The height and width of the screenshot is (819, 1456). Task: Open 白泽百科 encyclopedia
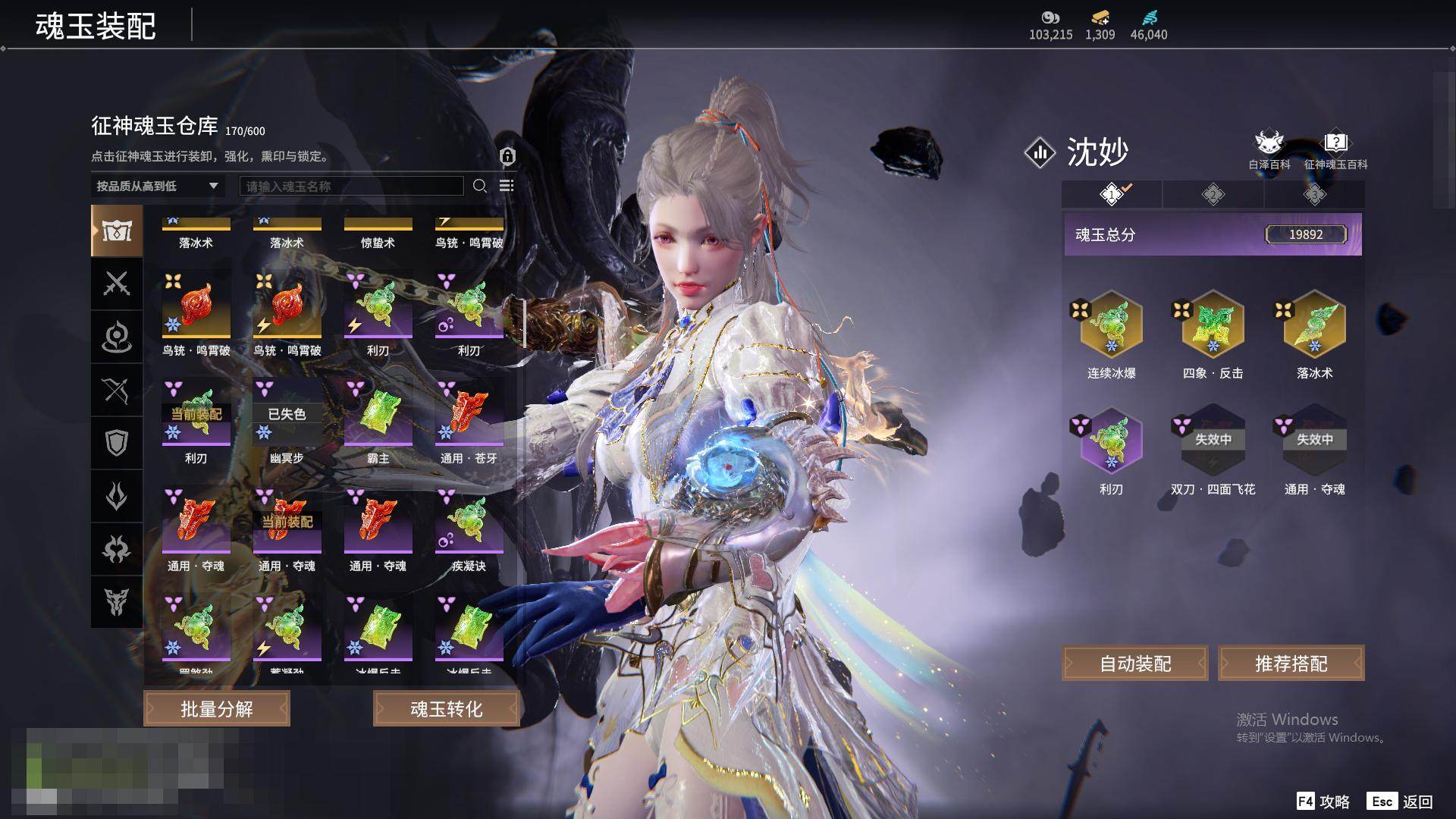coord(1269,149)
